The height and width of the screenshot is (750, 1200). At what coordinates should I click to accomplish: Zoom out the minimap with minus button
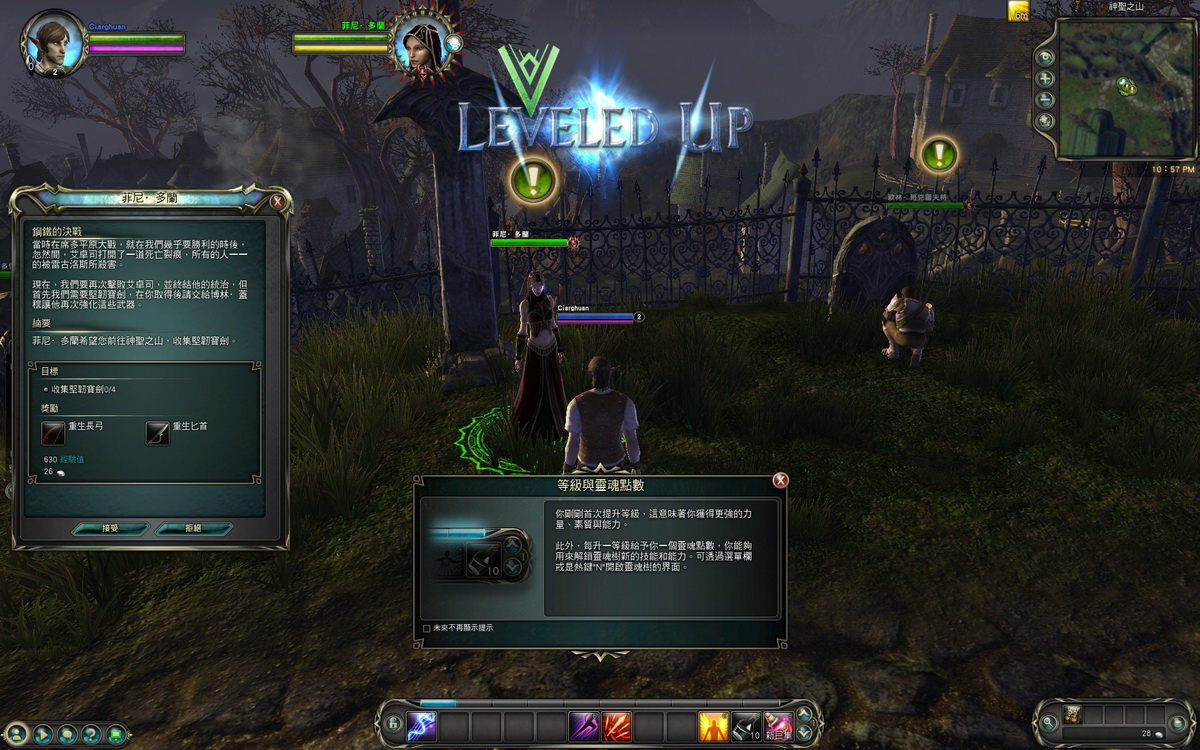click(1046, 100)
